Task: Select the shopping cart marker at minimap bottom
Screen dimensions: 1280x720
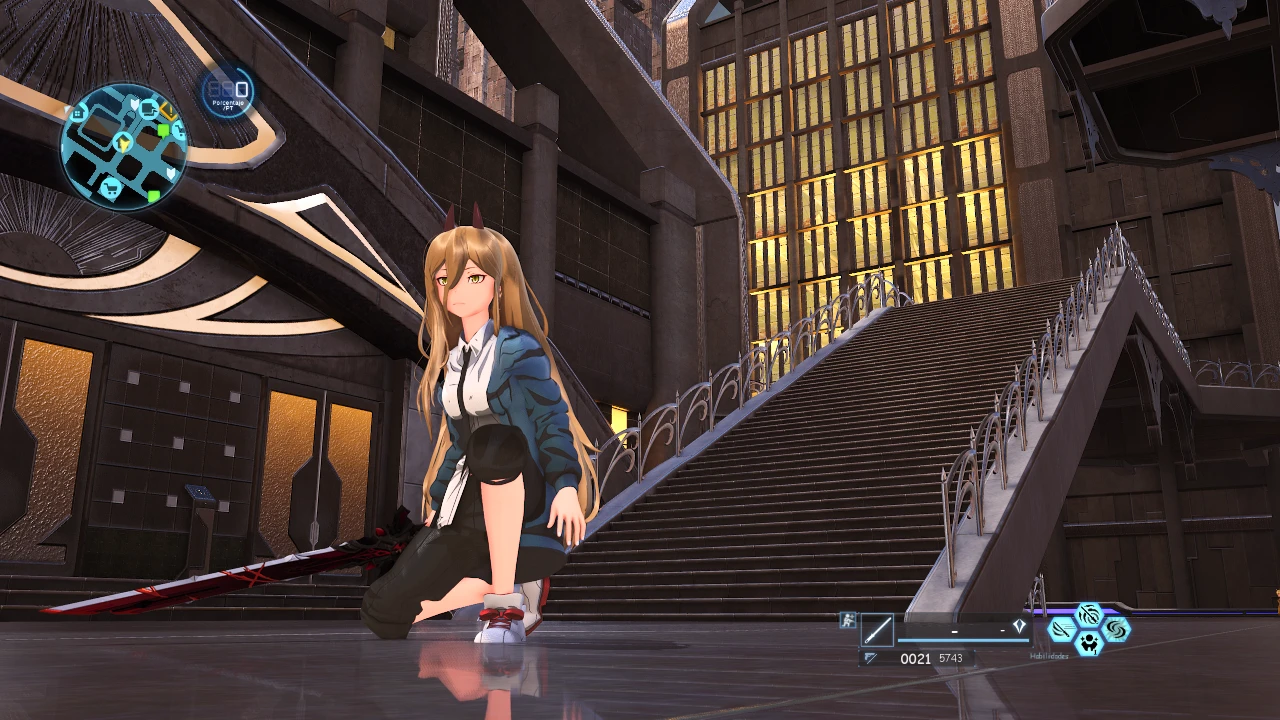Action: pos(111,187)
